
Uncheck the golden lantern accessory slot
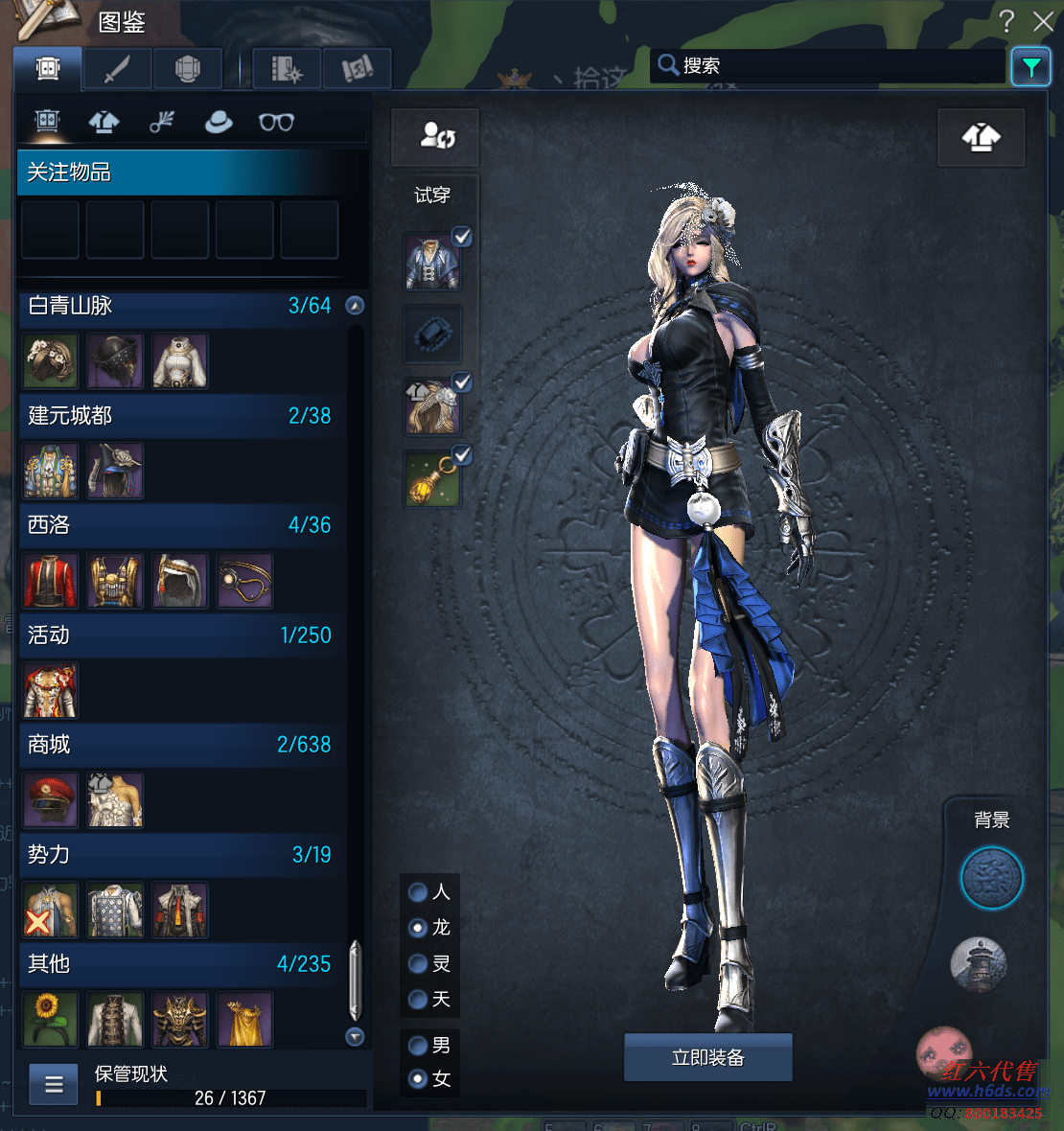462,455
